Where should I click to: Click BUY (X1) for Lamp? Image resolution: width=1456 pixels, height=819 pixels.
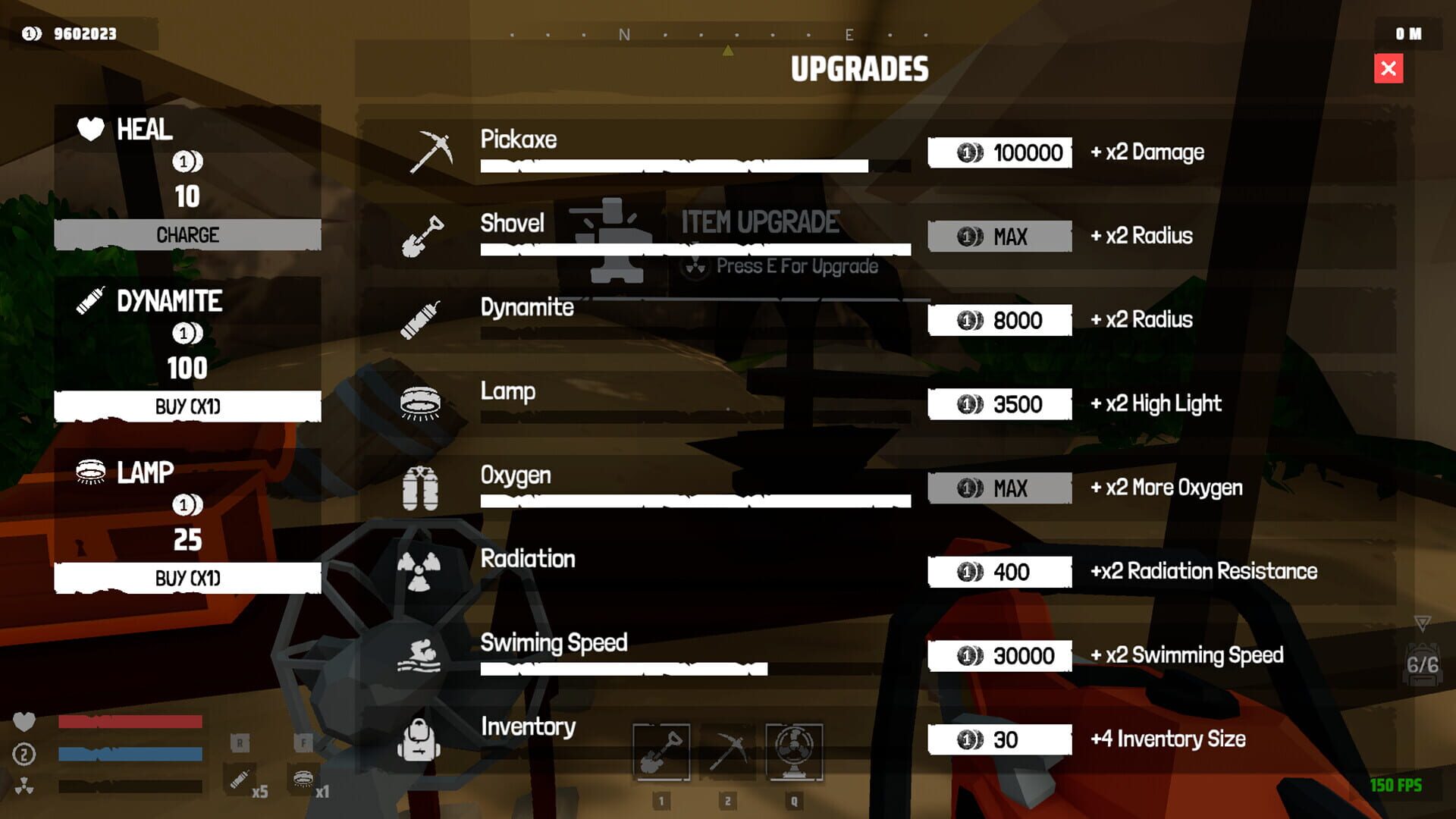coord(186,578)
